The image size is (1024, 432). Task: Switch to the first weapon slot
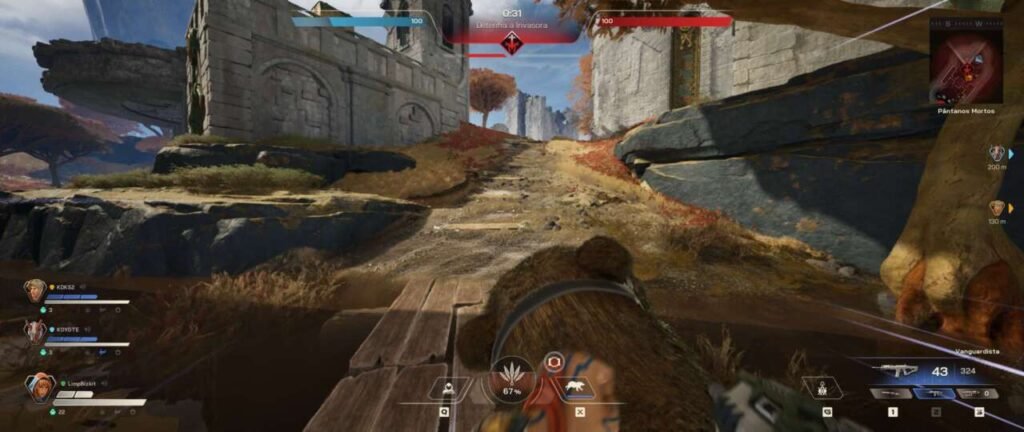tap(892, 394)
